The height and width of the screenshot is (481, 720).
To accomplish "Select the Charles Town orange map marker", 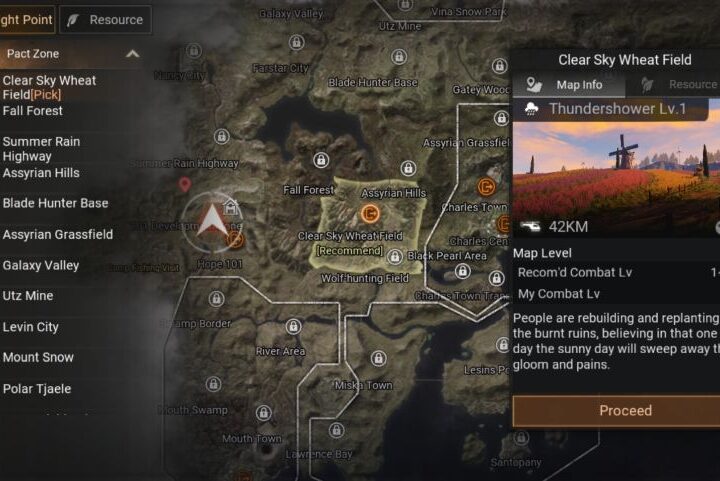I will click(x=486, y=187).
